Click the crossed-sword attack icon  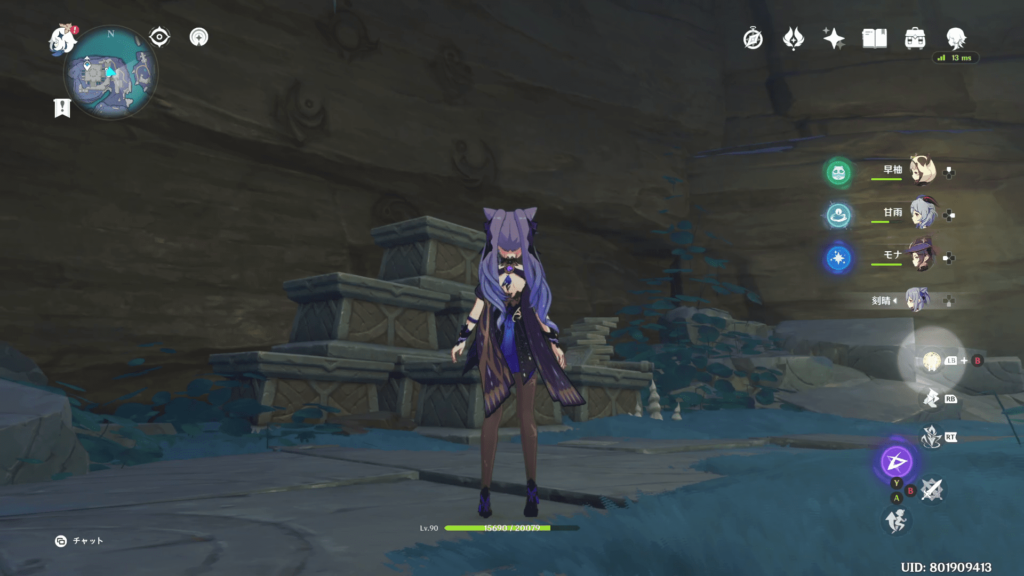(x=932, y=488)
